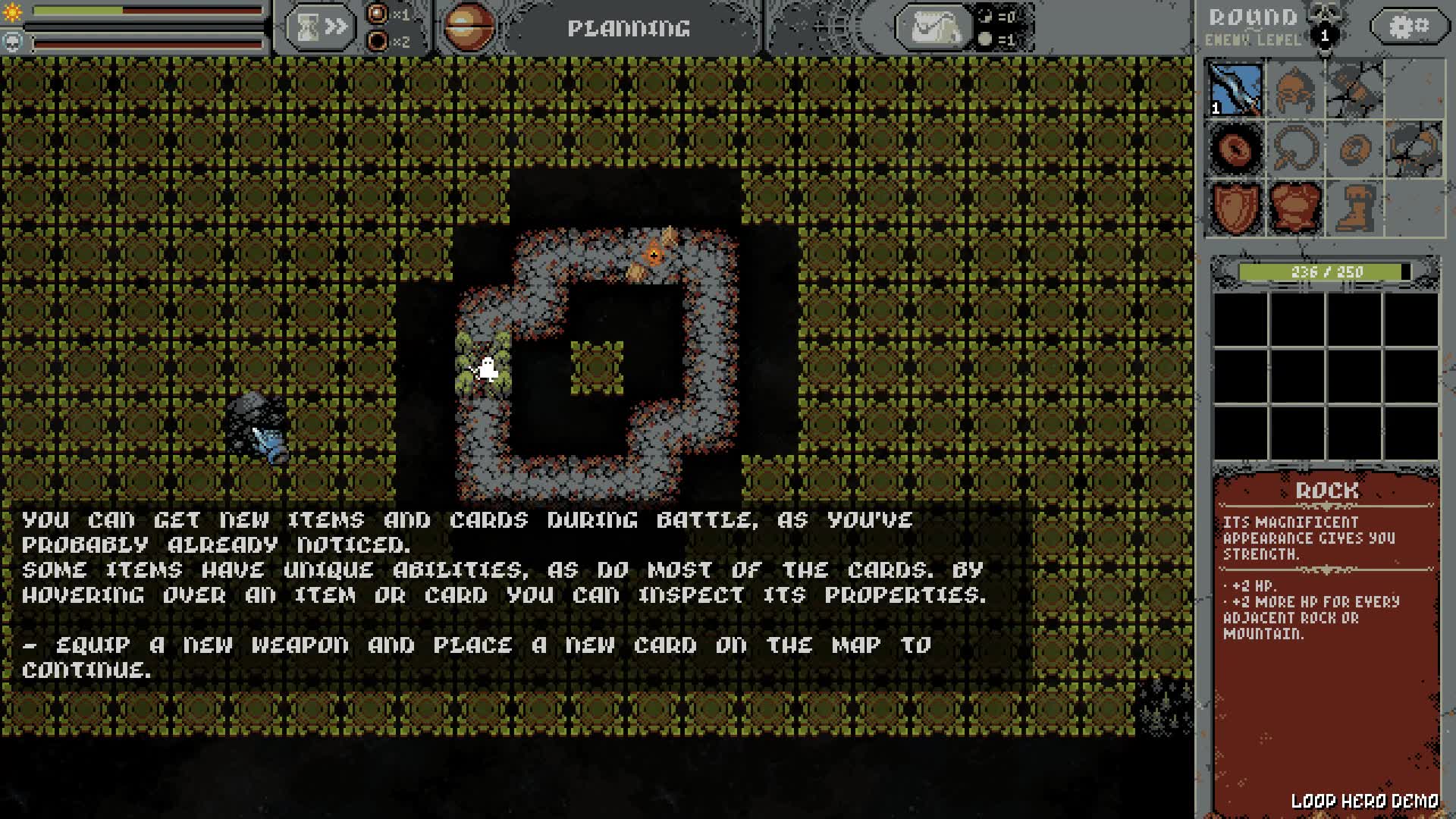Viewport: 1456px width, 819px height.
Task: Select the helmet equipment slot
Action: (1294, 89)
